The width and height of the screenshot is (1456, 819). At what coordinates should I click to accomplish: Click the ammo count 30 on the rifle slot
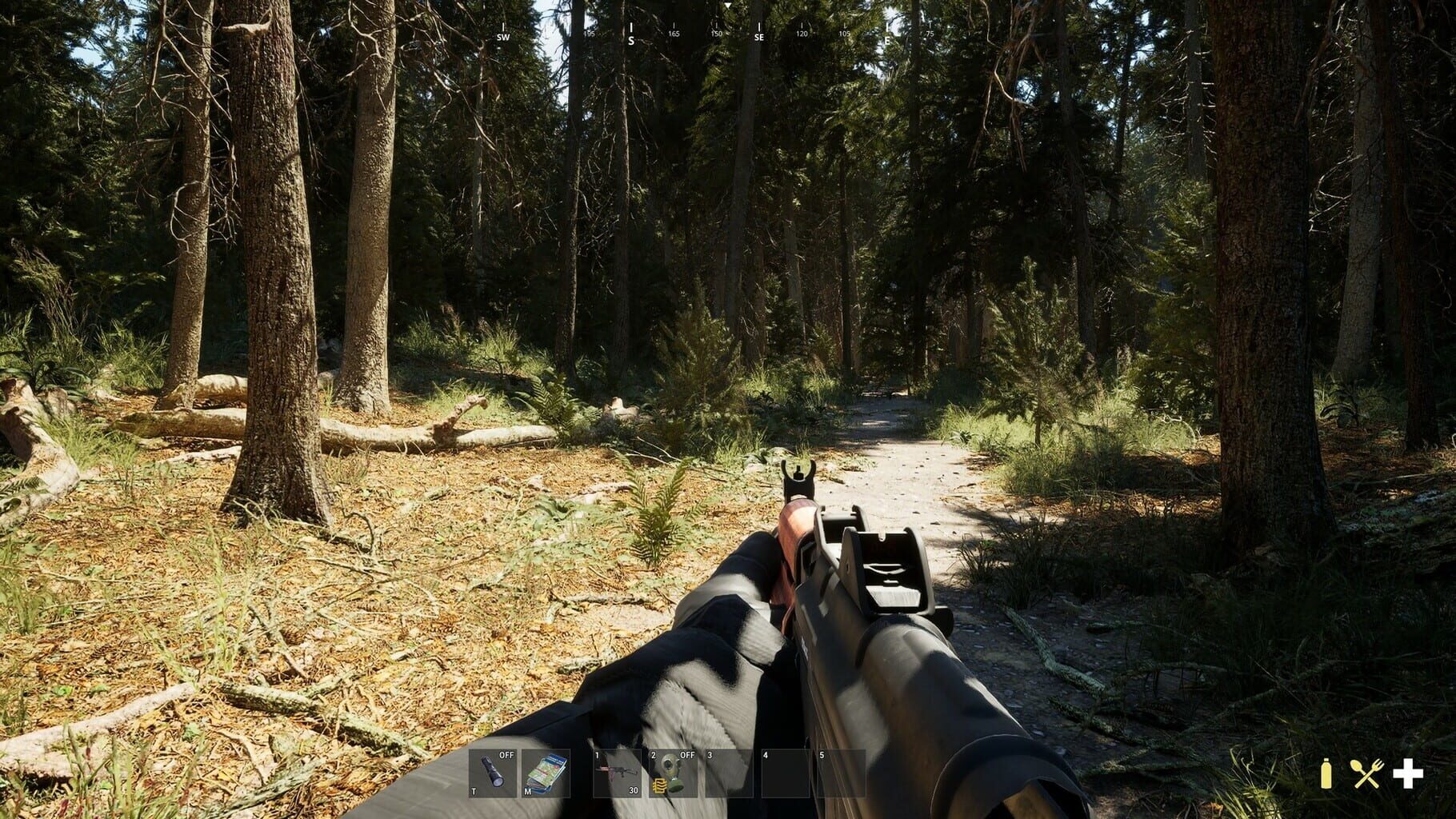click(634, 789)
